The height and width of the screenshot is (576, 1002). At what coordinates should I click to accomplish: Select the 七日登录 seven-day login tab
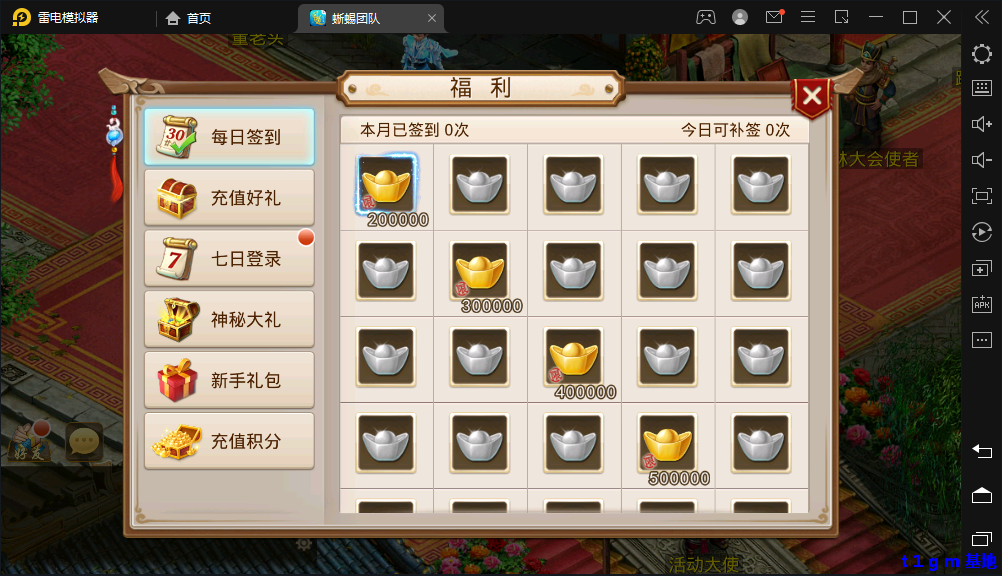pos(229,259)
